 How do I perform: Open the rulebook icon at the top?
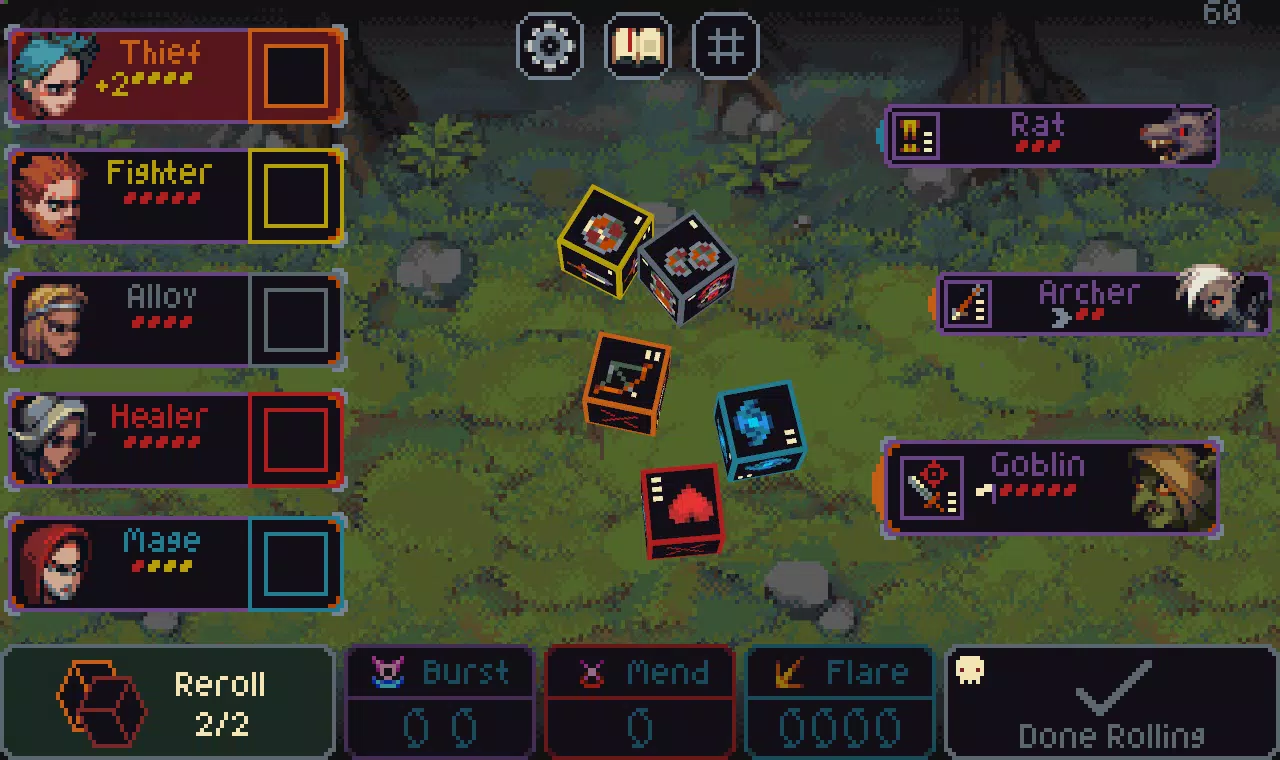pyautogui.click(x=637, y=46)
